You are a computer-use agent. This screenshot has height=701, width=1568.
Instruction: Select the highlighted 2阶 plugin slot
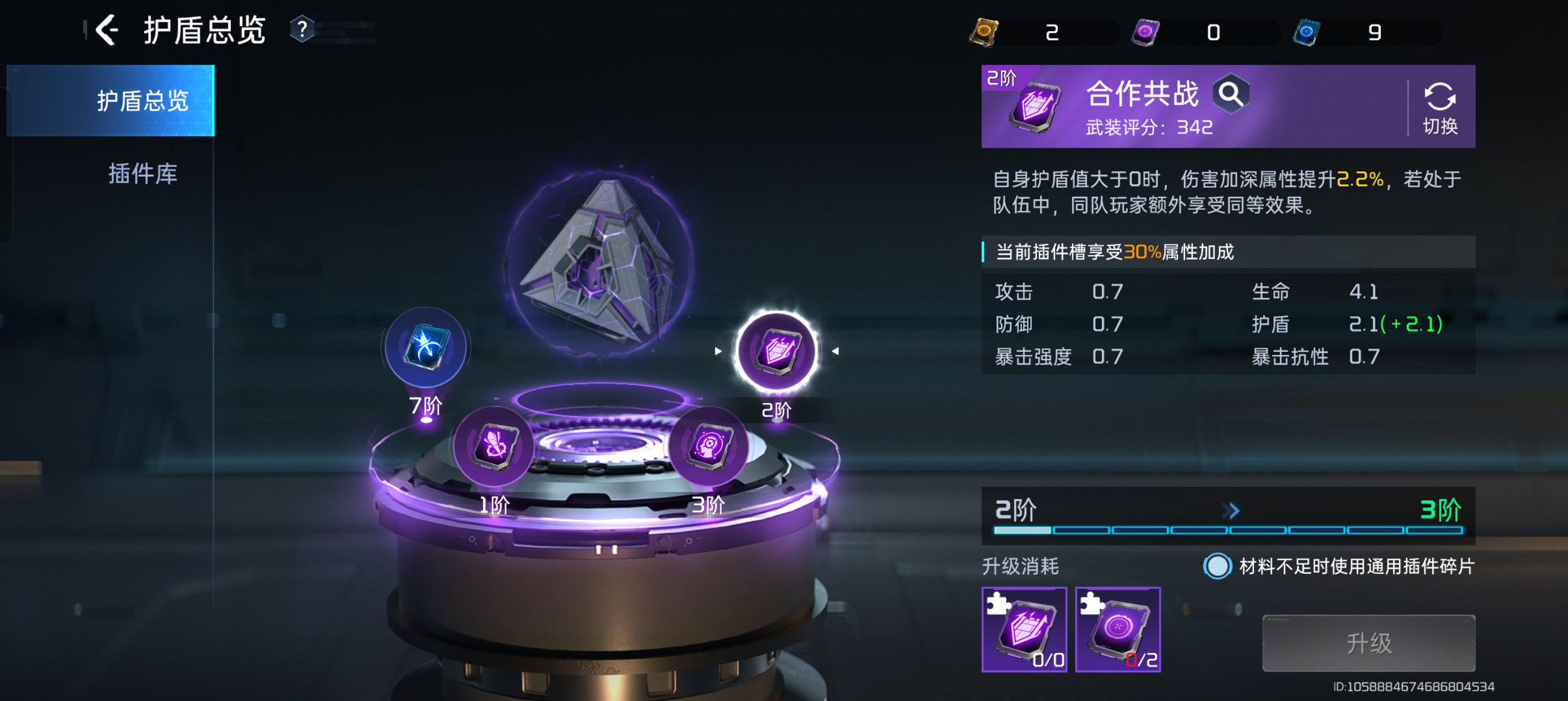coord(777,351)
